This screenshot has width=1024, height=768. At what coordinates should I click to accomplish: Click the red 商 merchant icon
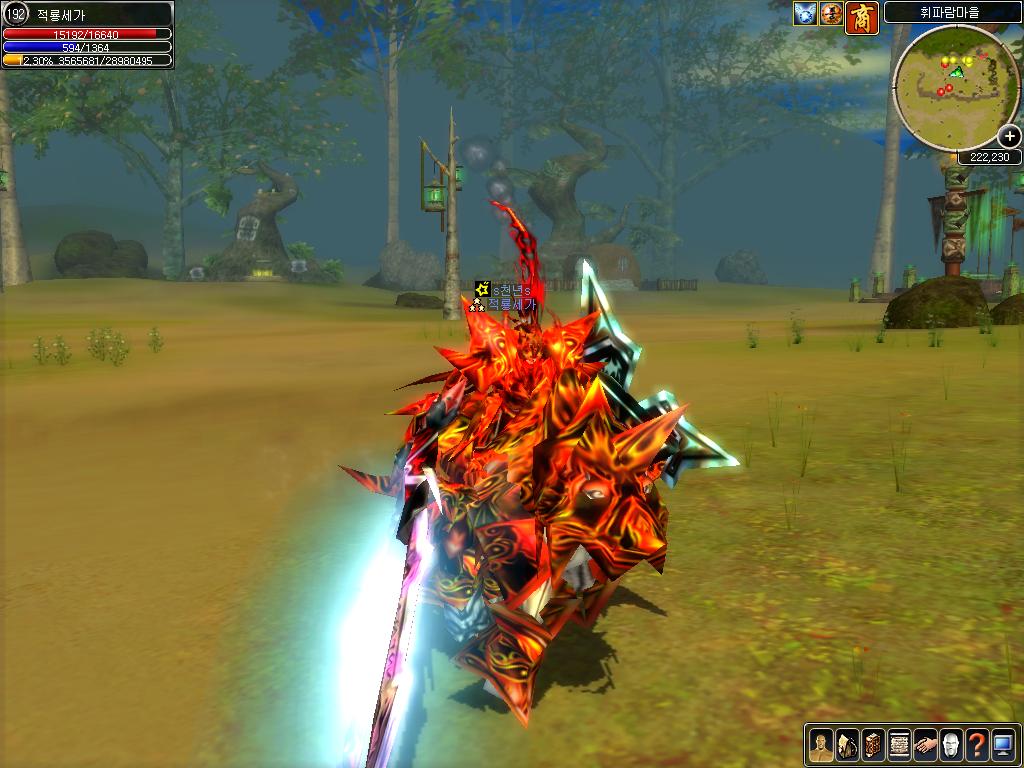pyautogui.click(x=861, y=18)
